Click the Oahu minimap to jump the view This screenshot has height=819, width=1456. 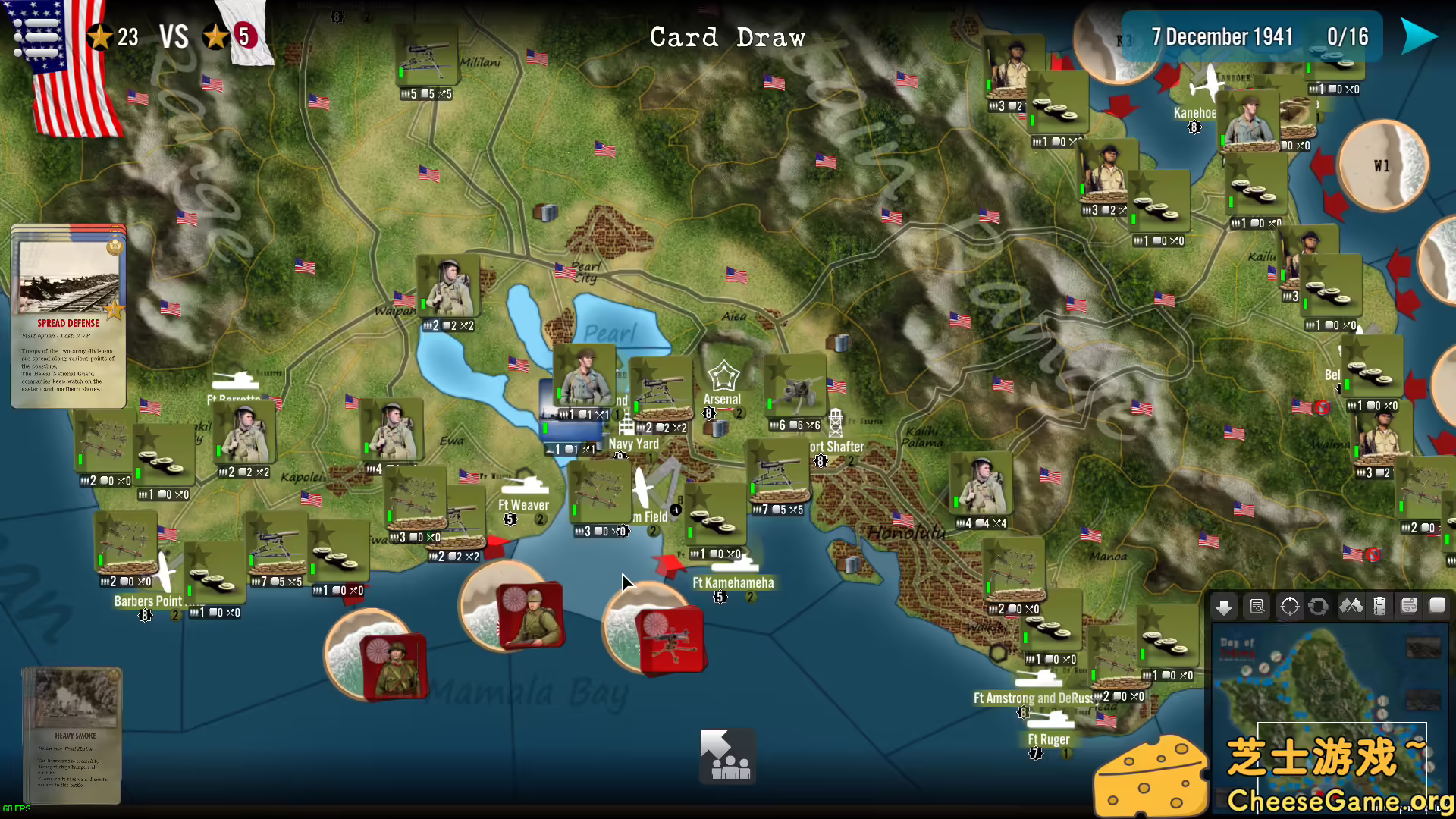[1327, 705]
